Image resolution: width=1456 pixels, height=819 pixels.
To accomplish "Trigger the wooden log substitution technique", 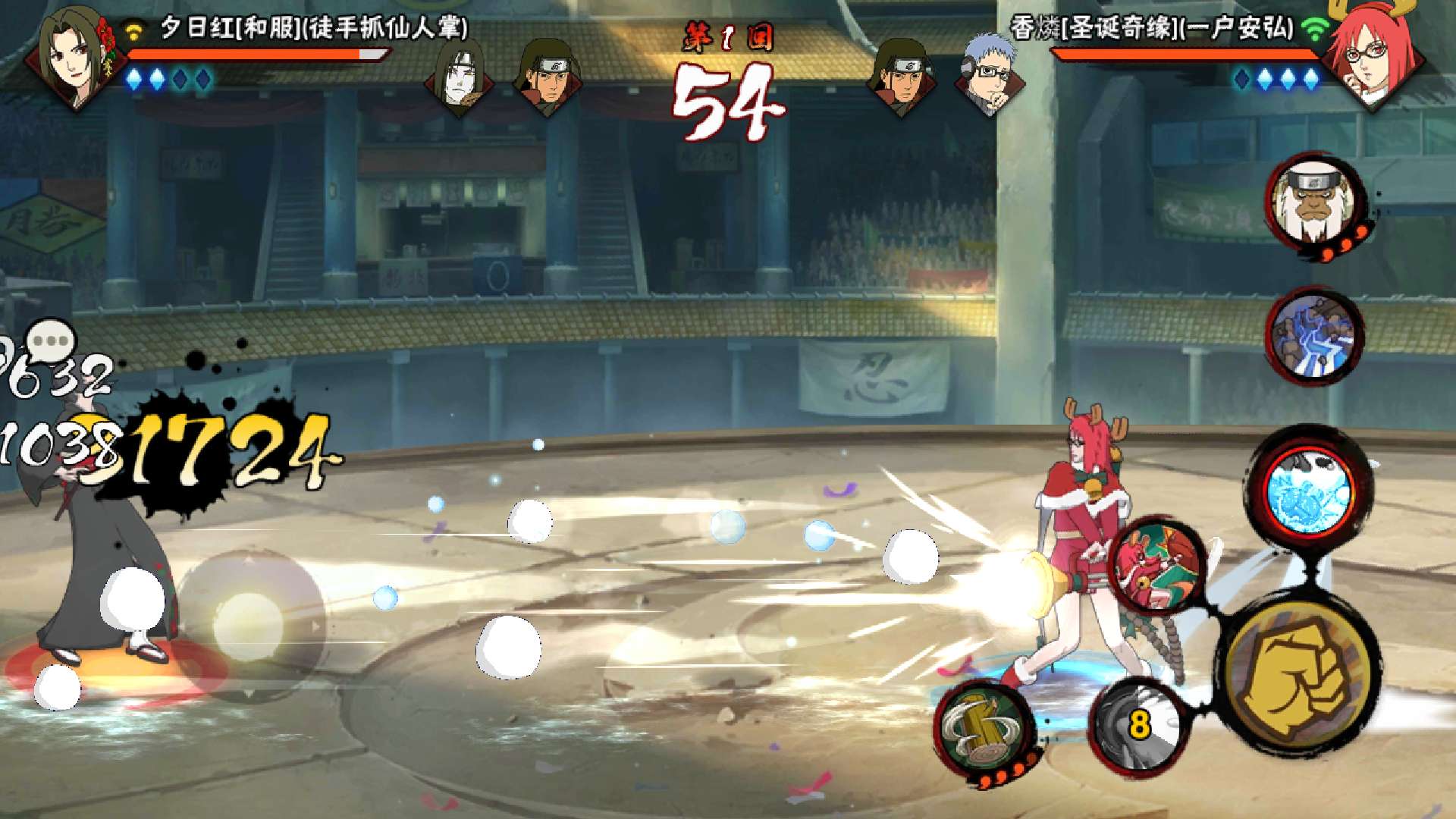I will pyautogui.click(x=984, y=728).
